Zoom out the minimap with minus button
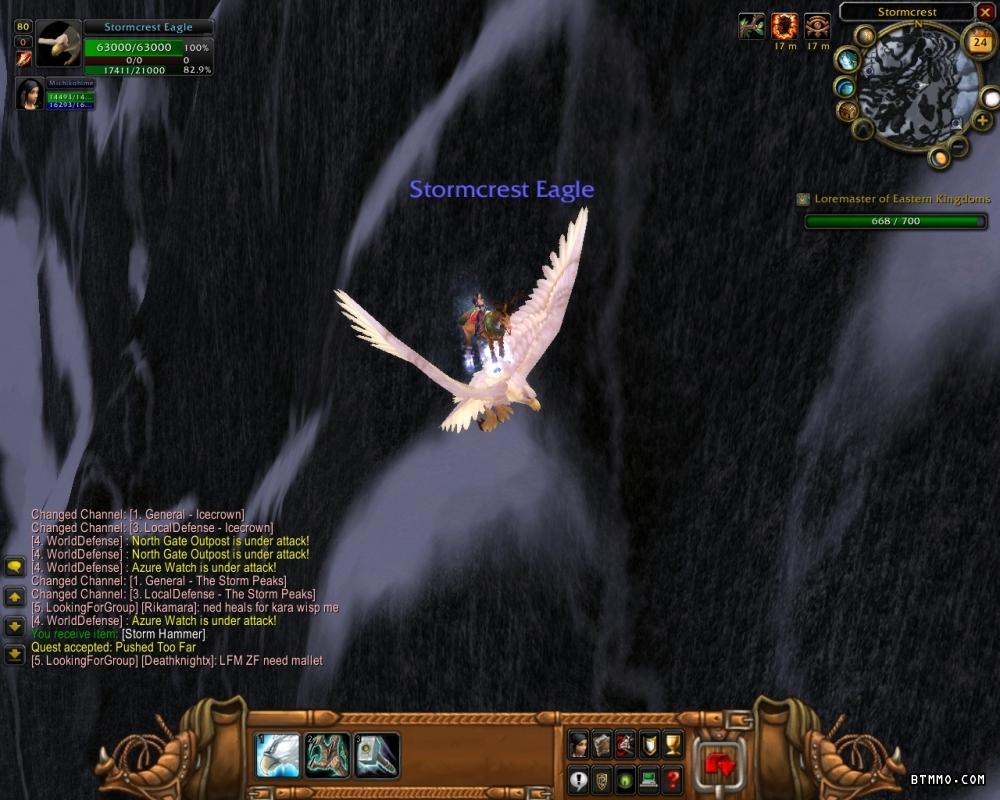Viewport: 1000px width, 800px height. (x=957, y=146)
